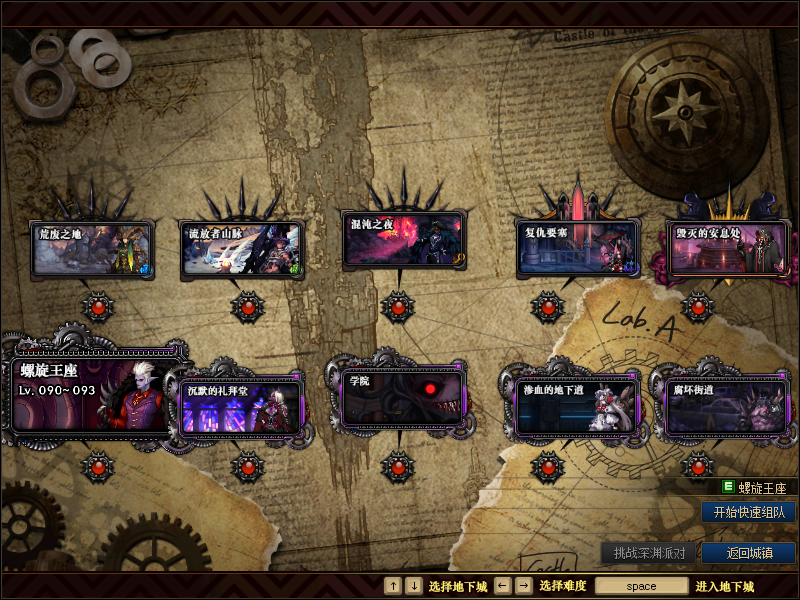
Task: Return to town with 返回城镇
Action: coord(748,553)
